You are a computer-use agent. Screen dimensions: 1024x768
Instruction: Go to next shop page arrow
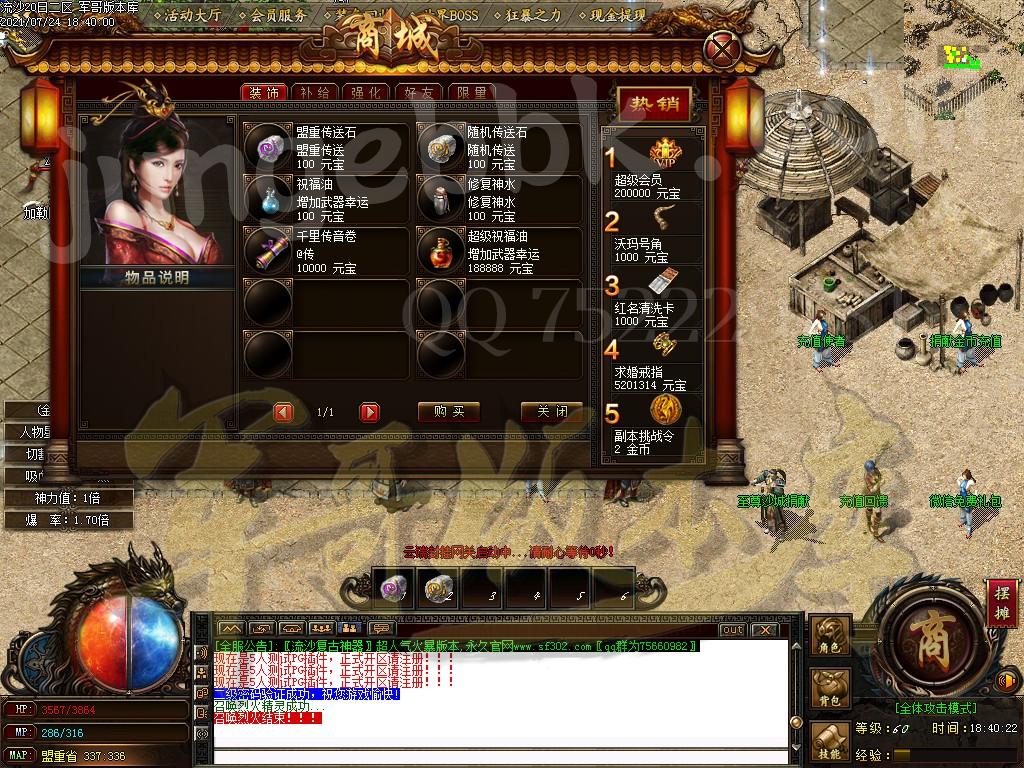(x=370, y=412)
